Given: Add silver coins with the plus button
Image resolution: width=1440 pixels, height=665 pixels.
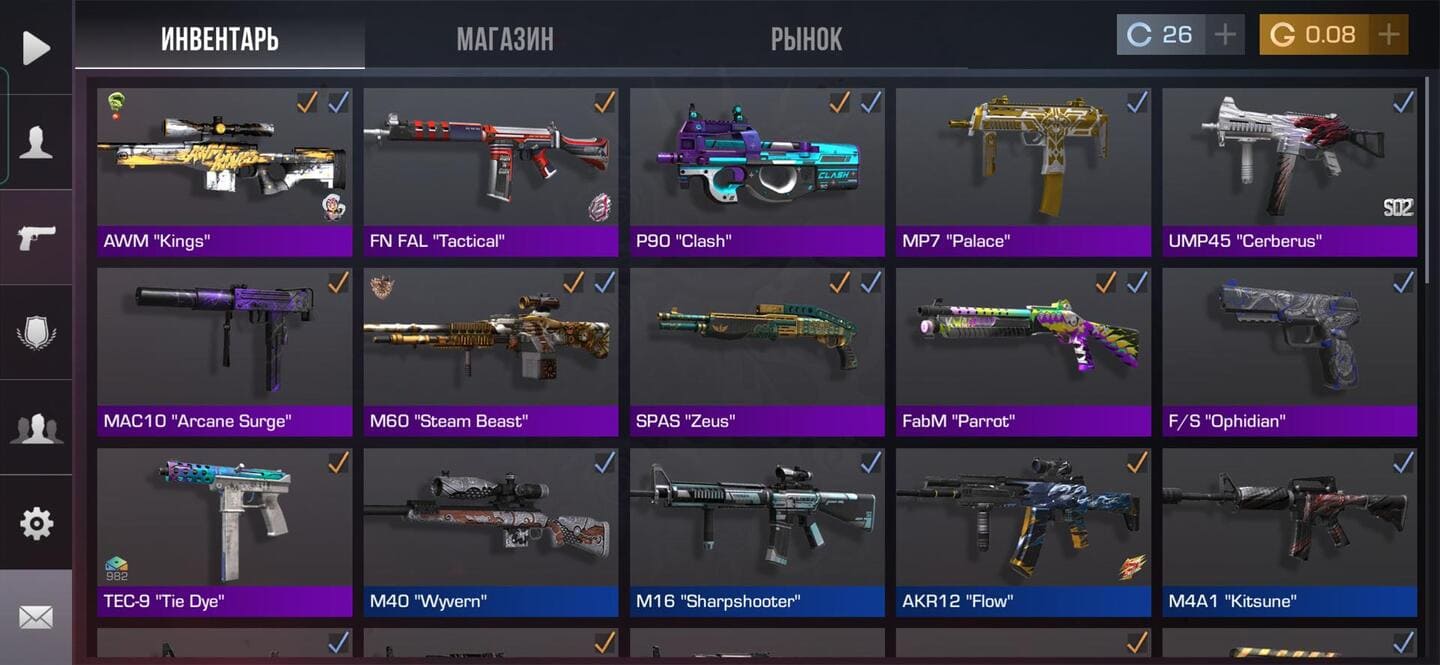Looking at the screenshot, I should coord(1225,35).
